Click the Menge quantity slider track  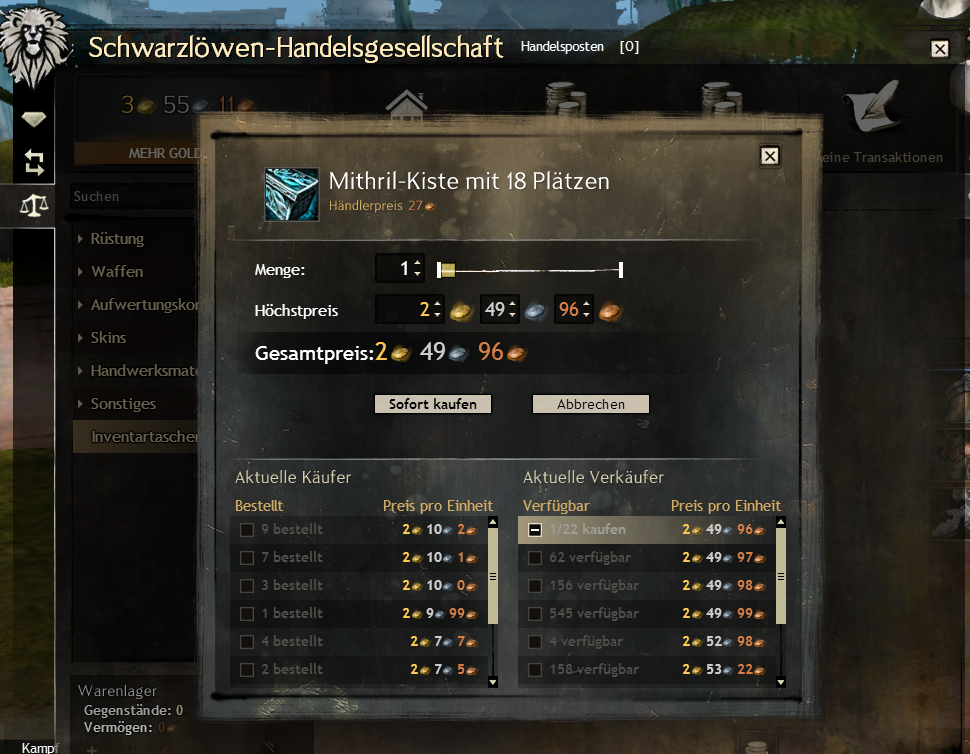(530, 269)
